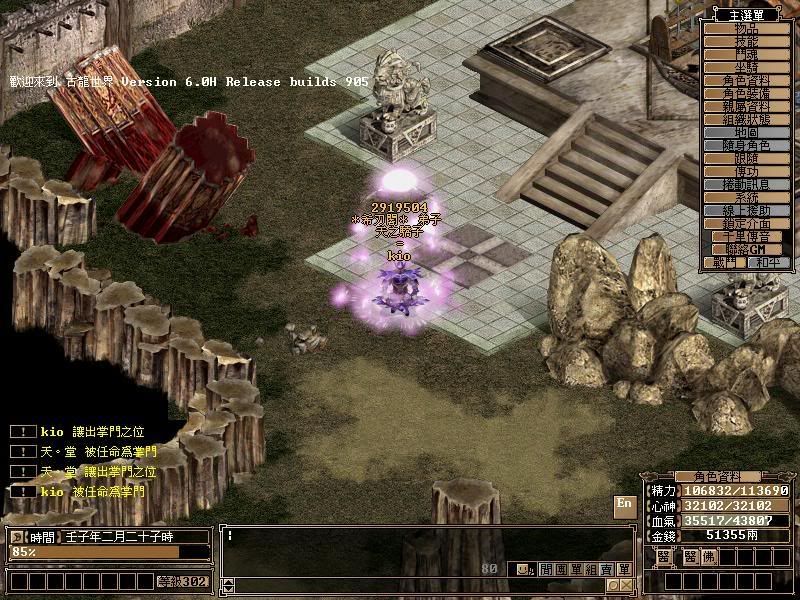
Task: Click the En input language button
Action: [x=624, y=505]
